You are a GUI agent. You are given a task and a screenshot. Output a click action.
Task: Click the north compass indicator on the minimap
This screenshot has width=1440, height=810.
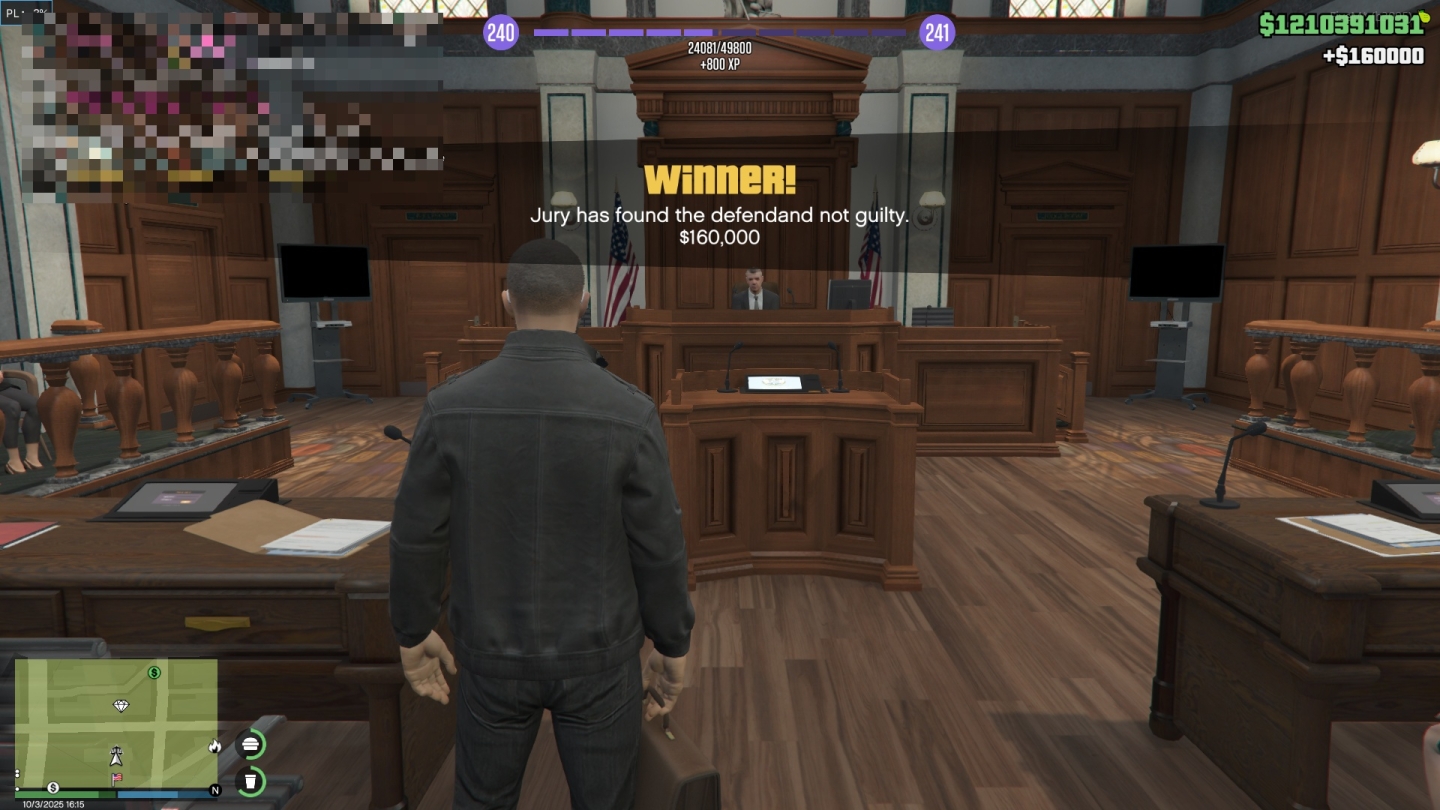[216, 790]
